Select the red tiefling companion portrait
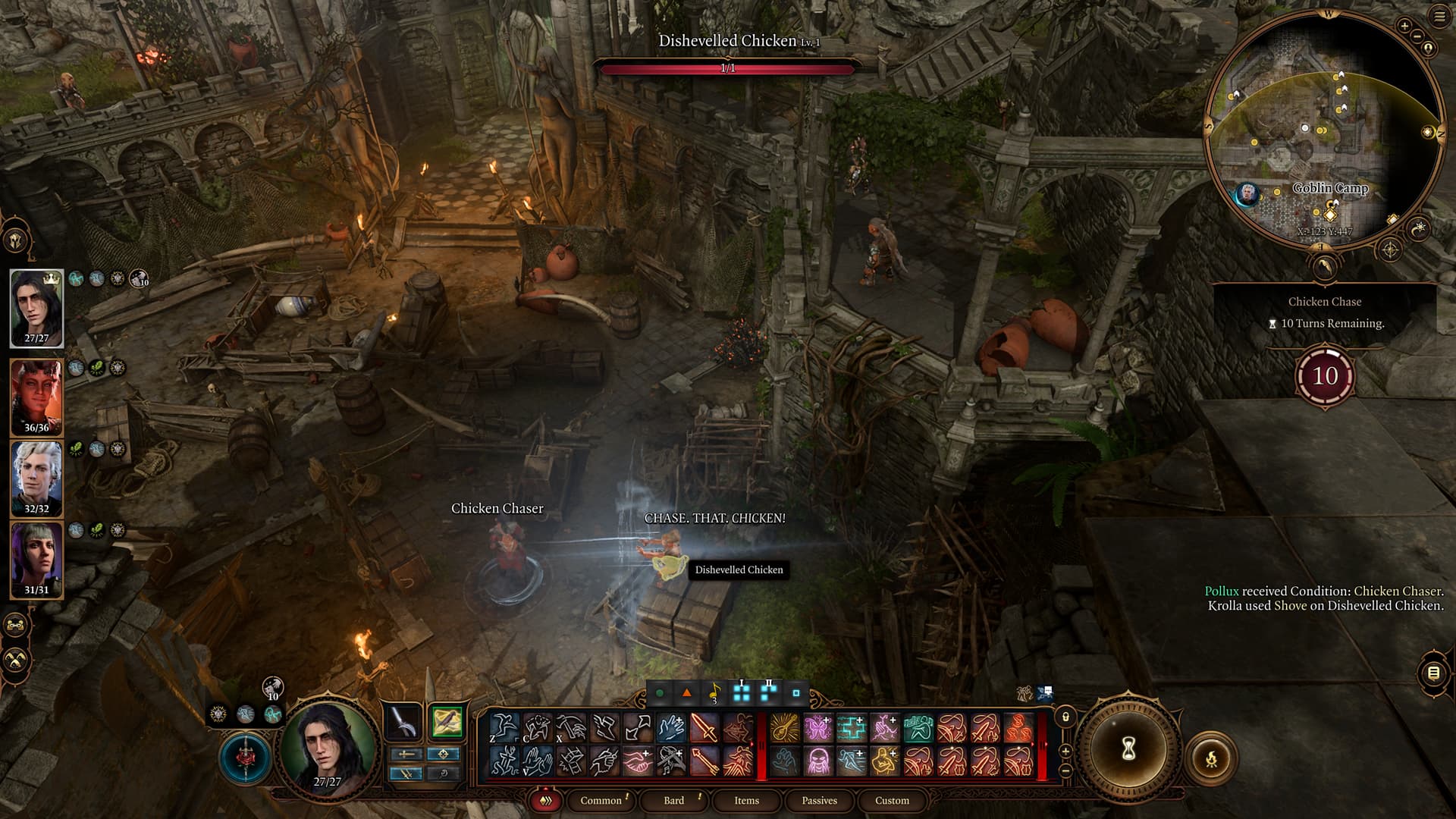 (x=36, y=396)
